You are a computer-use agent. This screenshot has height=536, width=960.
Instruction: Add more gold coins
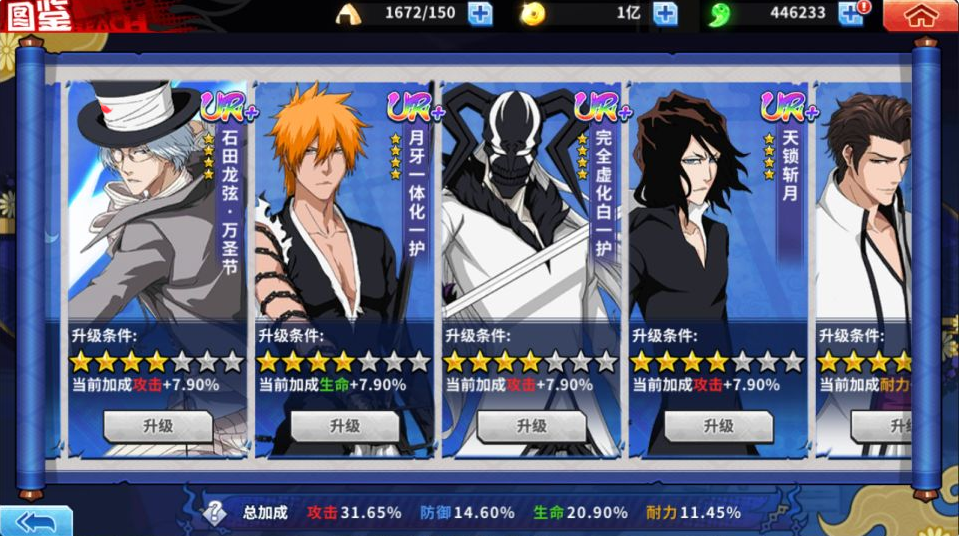(665, 14)
